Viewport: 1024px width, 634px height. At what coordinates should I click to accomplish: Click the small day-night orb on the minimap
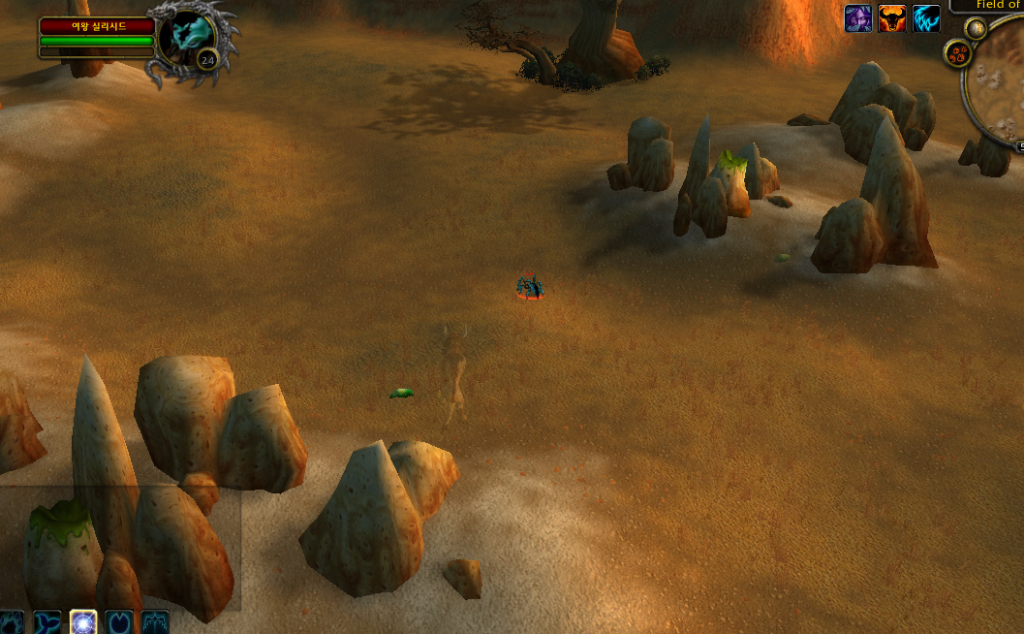pos(975,29)
